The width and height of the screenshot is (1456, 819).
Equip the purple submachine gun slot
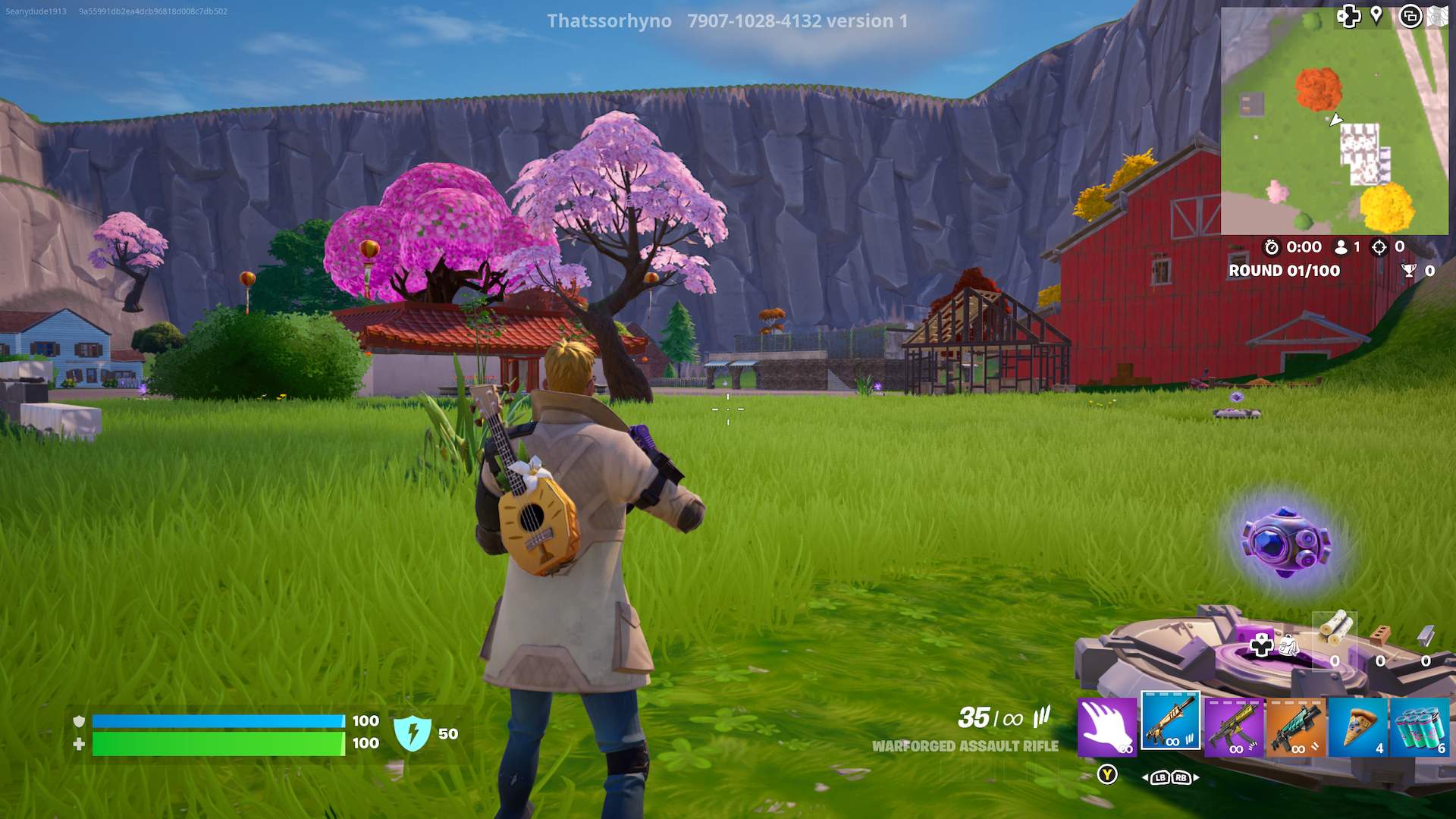pos(1234,727)
